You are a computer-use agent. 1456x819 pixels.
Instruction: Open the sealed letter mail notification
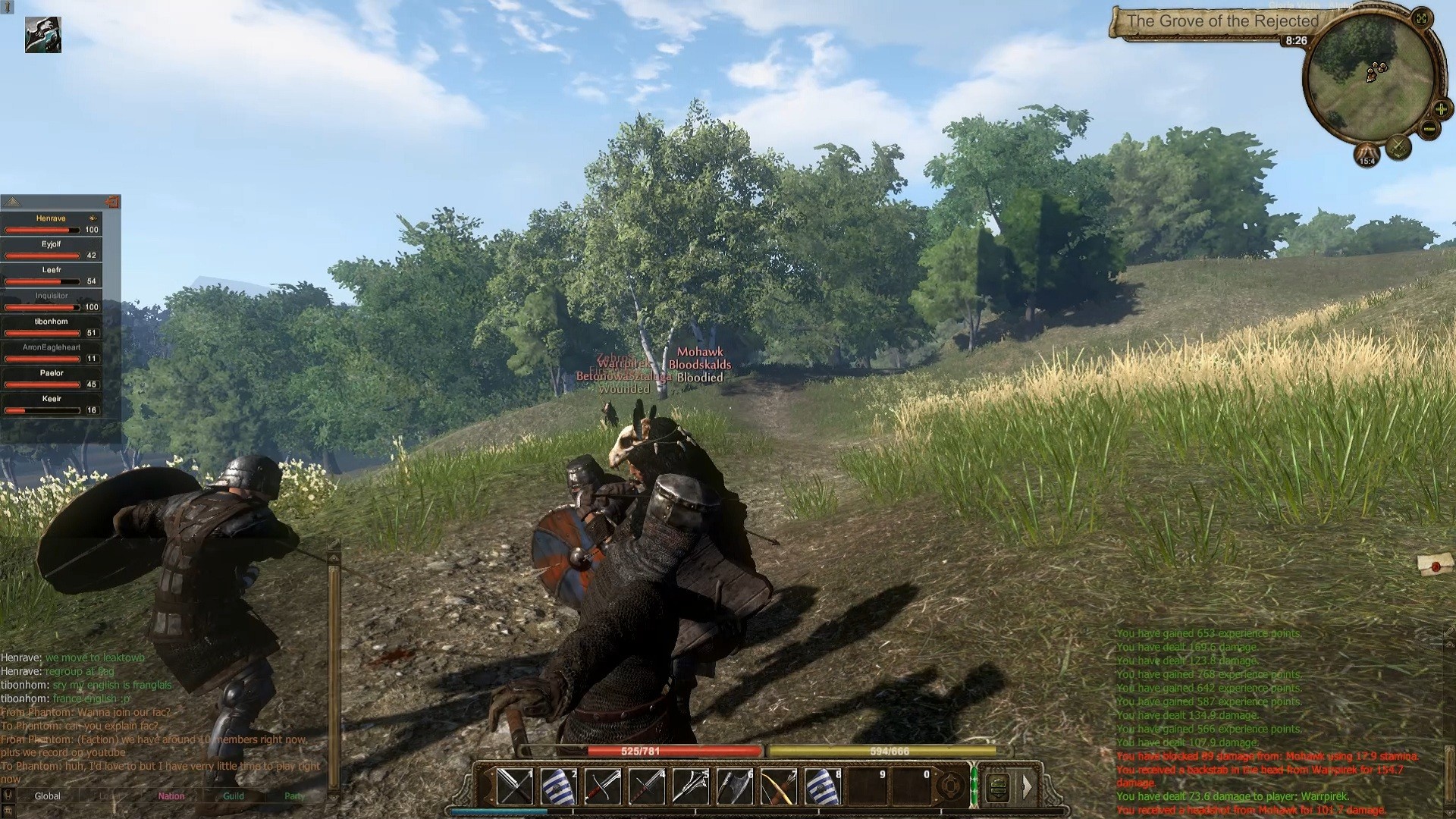[1436, 563]
